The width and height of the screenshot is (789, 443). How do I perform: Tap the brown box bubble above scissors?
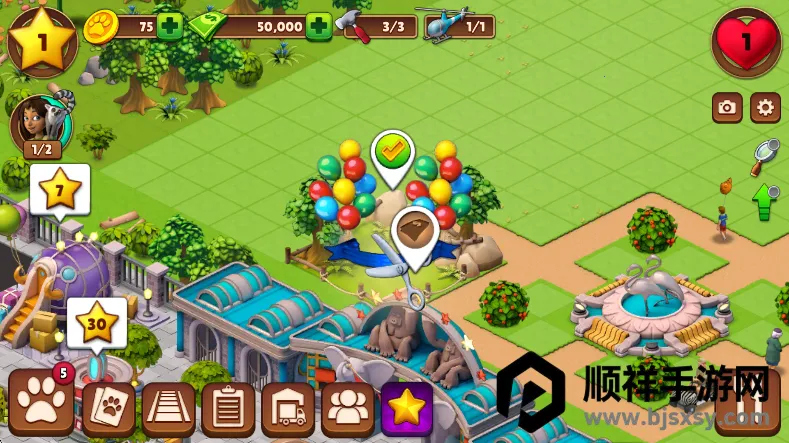coord(415,231)
